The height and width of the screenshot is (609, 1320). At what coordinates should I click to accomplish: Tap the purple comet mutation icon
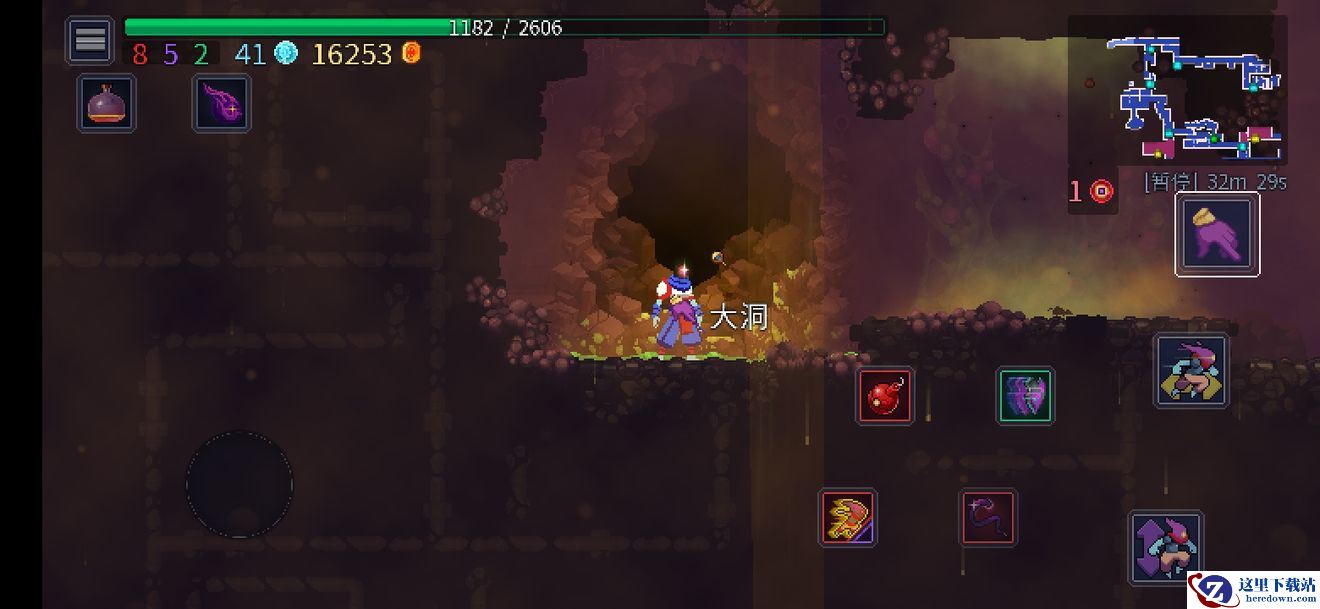click(x=222, y=104)
